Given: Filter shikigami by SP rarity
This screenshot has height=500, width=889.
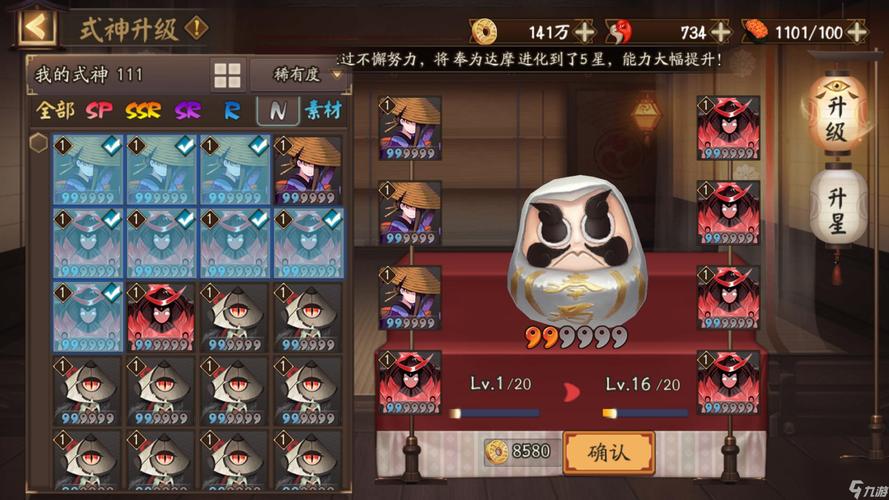Looking at the screenshot, I should pyautogui.click(x=99, y=110).
